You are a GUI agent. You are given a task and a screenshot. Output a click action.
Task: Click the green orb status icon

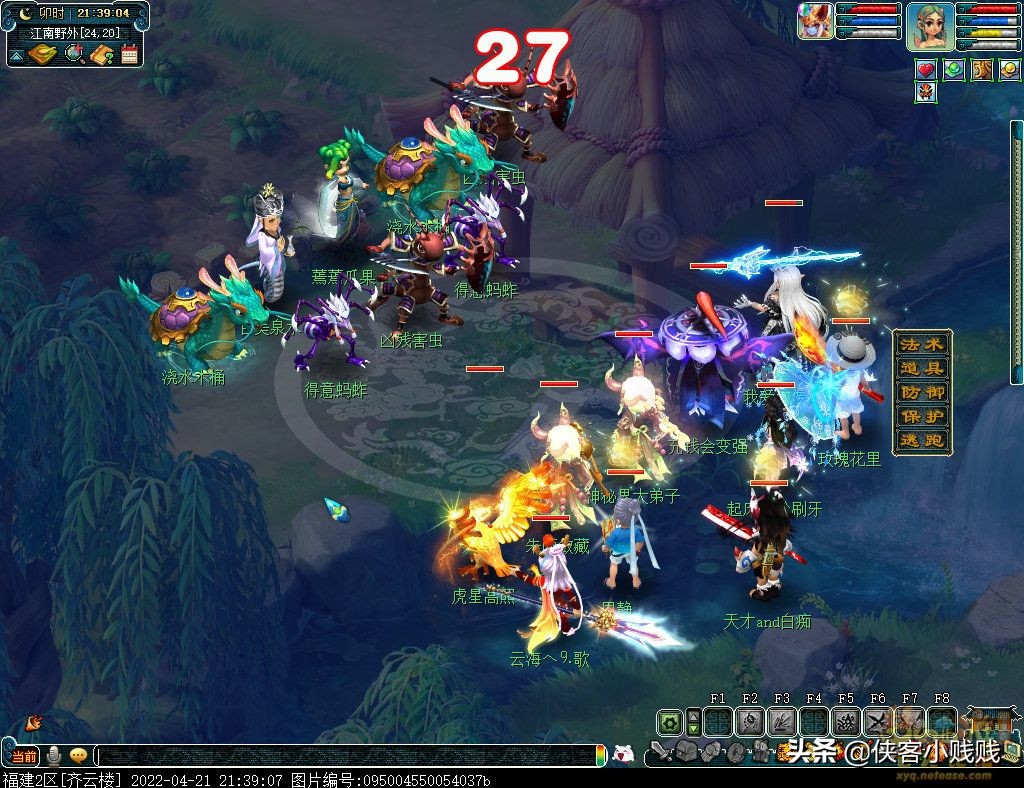(954, 70)
